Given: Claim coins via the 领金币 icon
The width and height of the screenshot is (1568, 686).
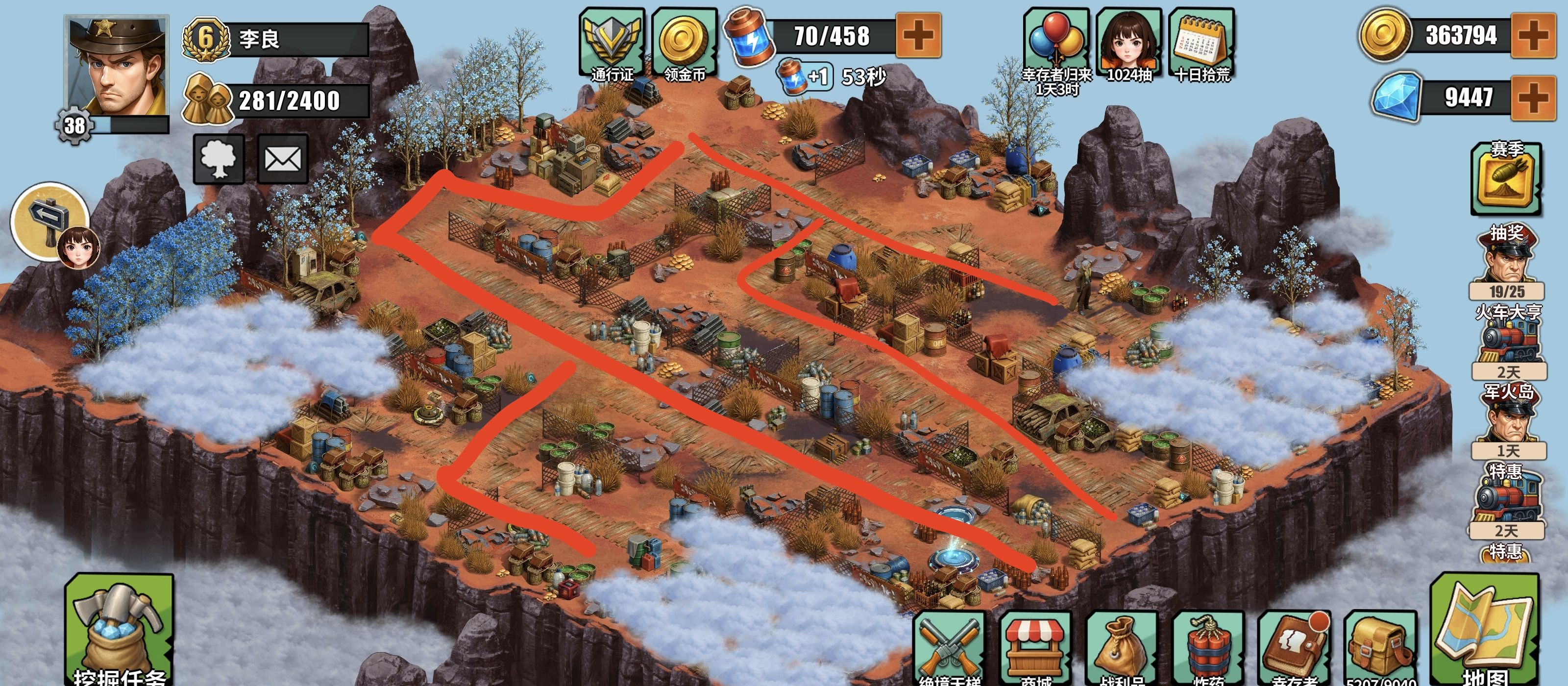Looking at the screenshot, I should tap(684, 44).
